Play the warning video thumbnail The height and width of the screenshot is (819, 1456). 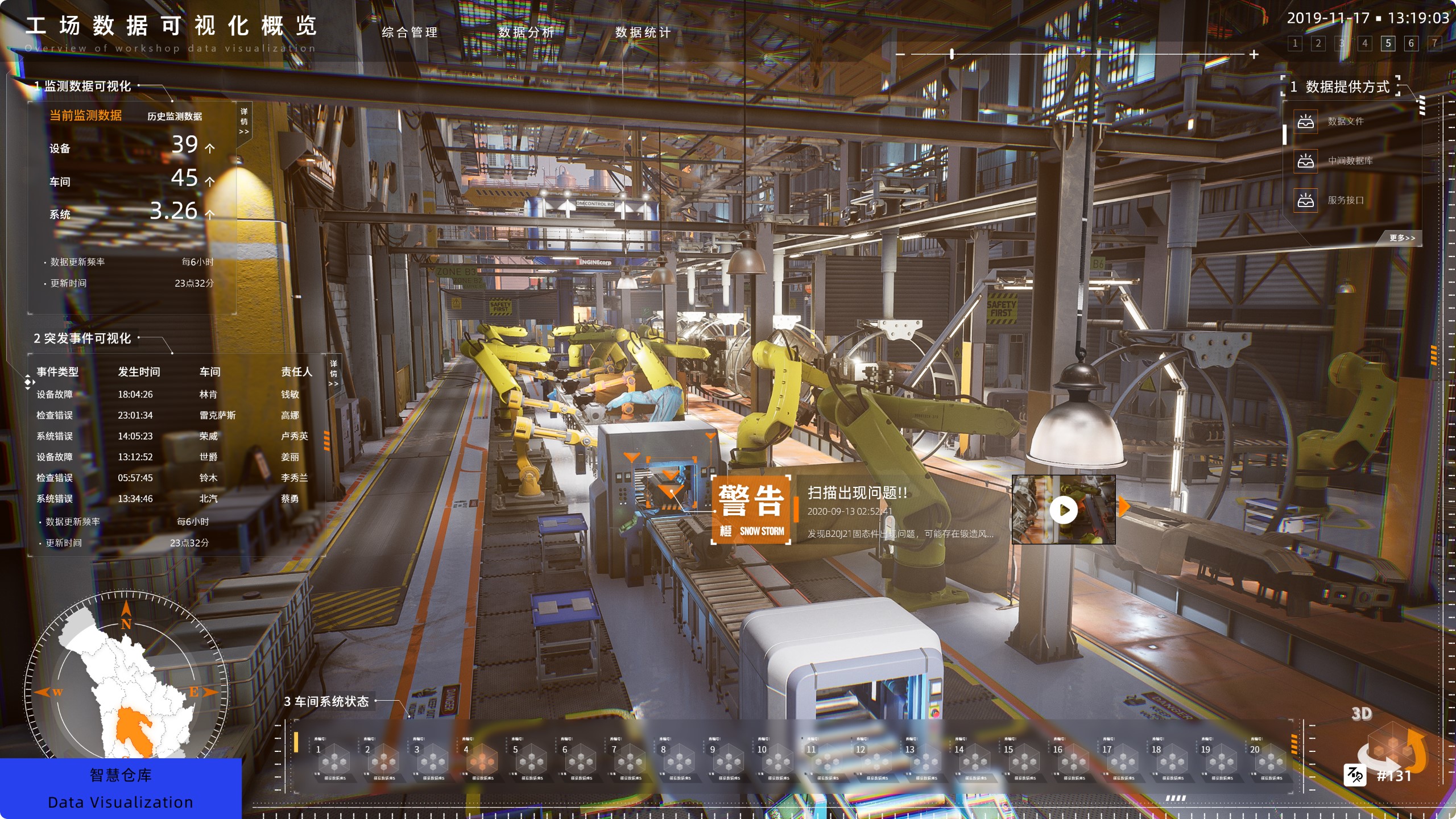(x=1064, y=510)
